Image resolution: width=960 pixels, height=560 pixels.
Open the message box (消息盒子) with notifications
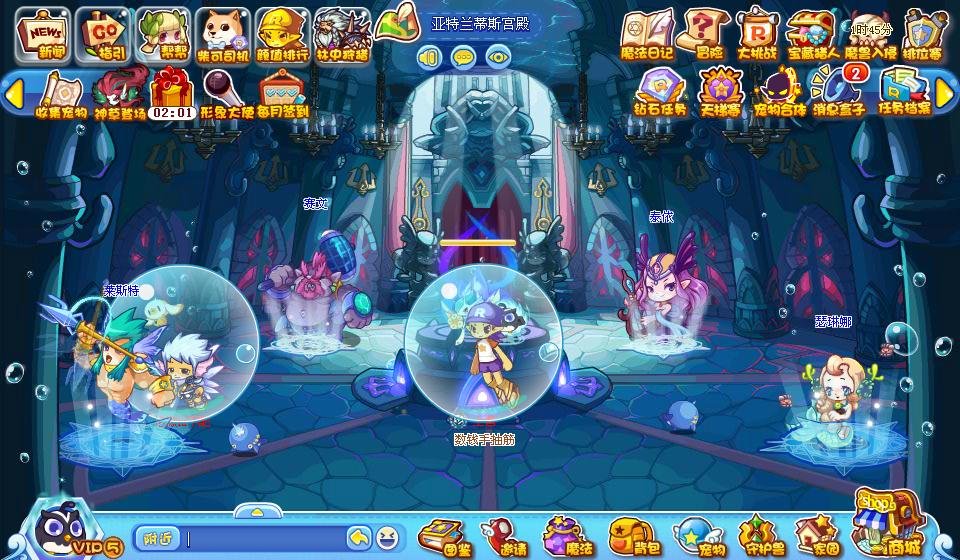click(x=836, y=92)
